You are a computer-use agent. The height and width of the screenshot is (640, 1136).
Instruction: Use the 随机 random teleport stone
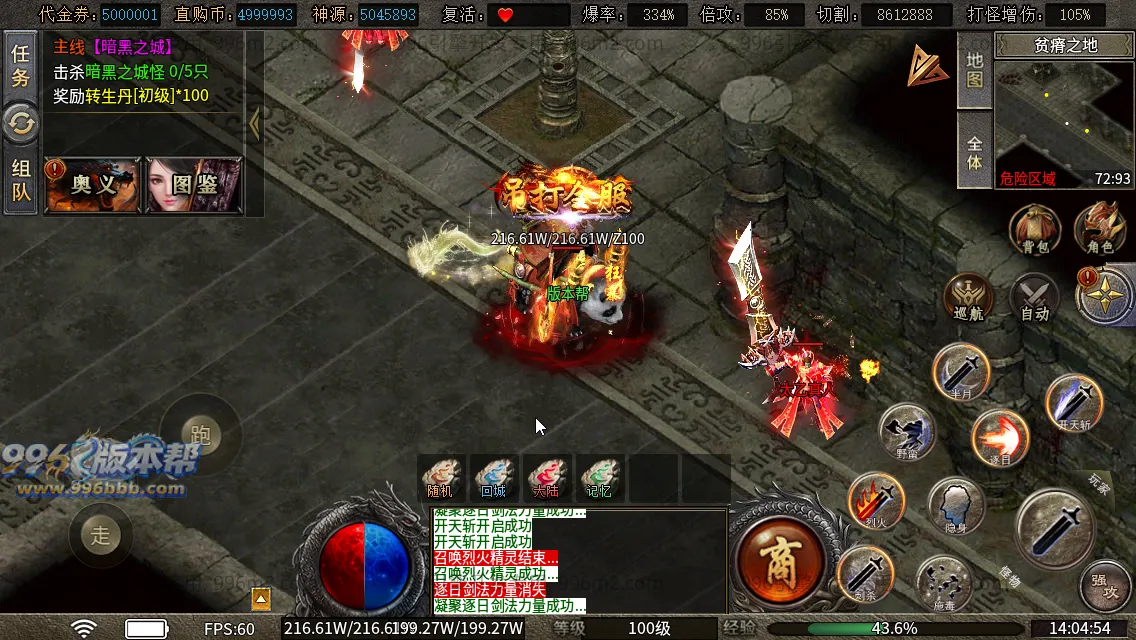coord(441,478)
